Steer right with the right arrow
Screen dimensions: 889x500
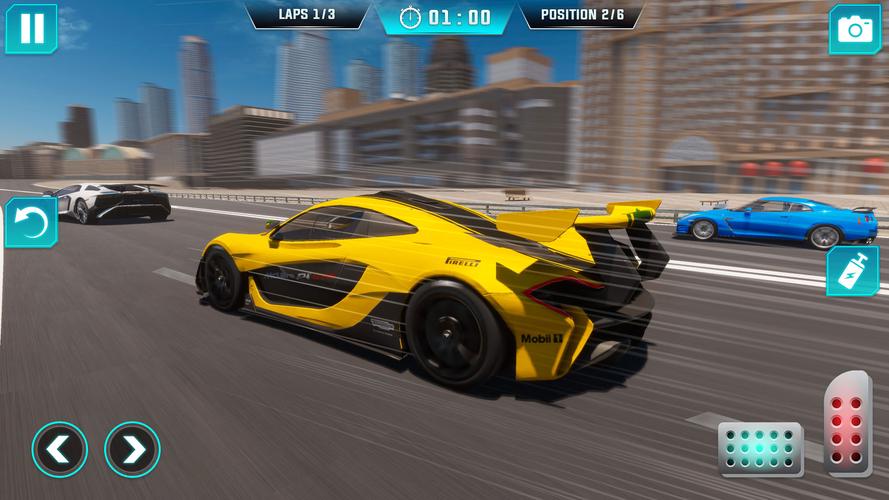[x=132, y=449]
